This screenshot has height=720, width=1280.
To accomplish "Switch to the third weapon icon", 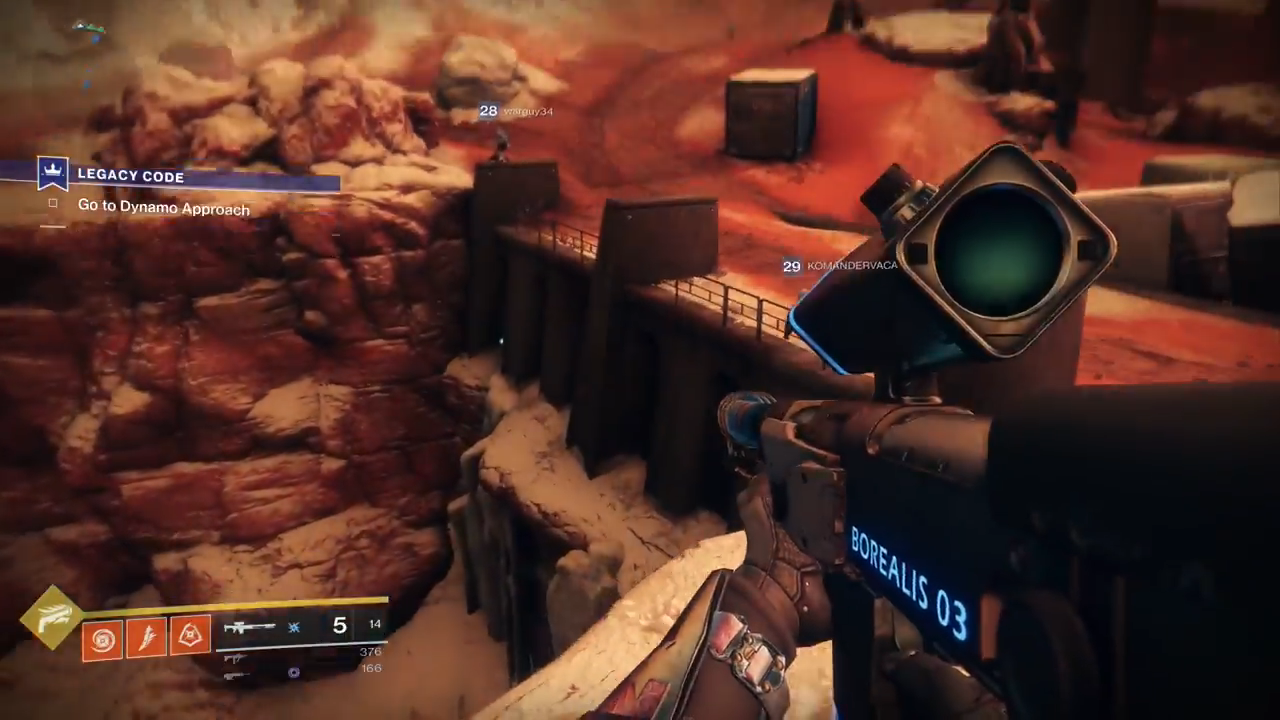I will [x=236, y=675].
